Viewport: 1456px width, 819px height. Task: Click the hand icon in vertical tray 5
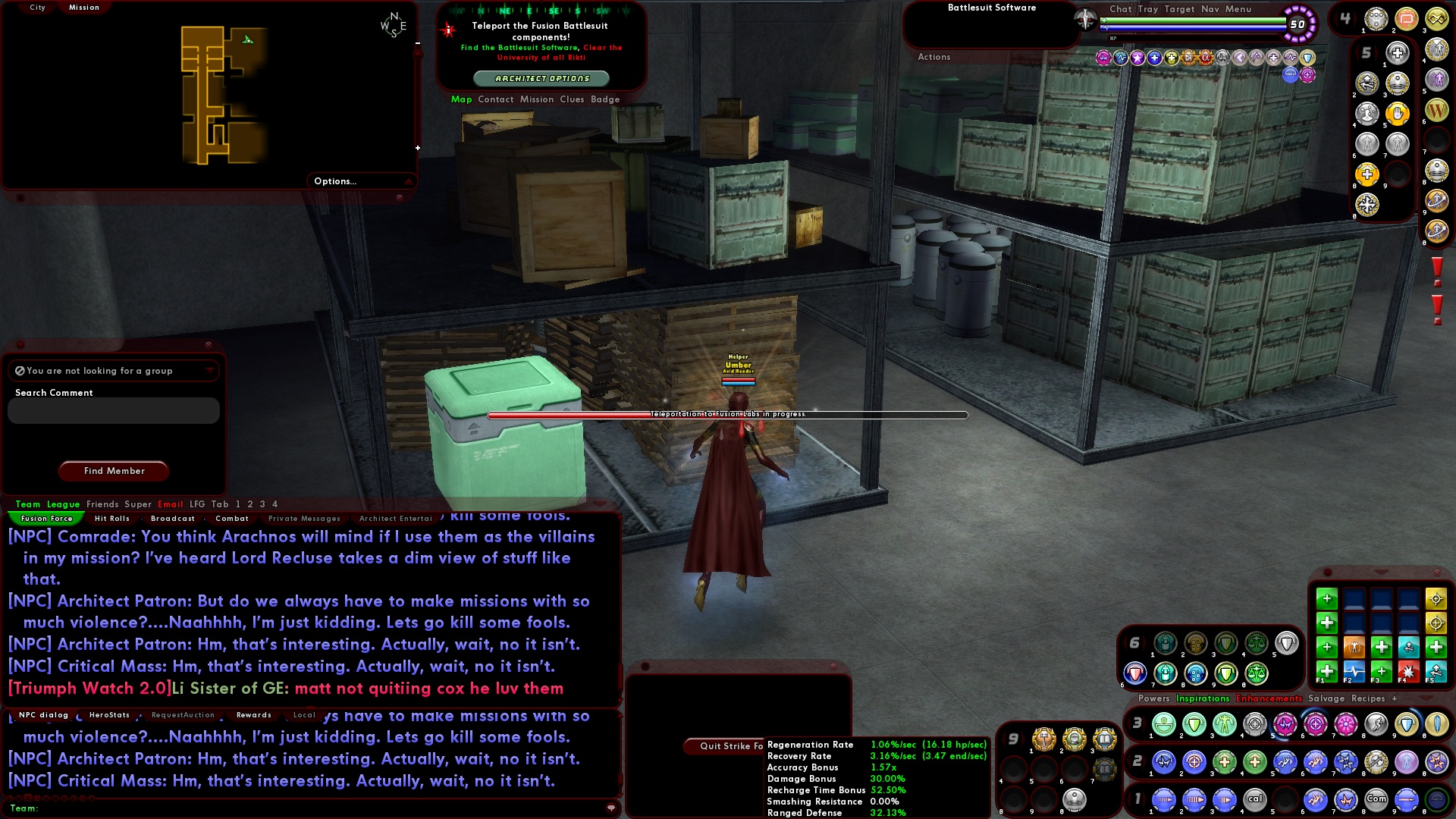tap(1398, 114)
